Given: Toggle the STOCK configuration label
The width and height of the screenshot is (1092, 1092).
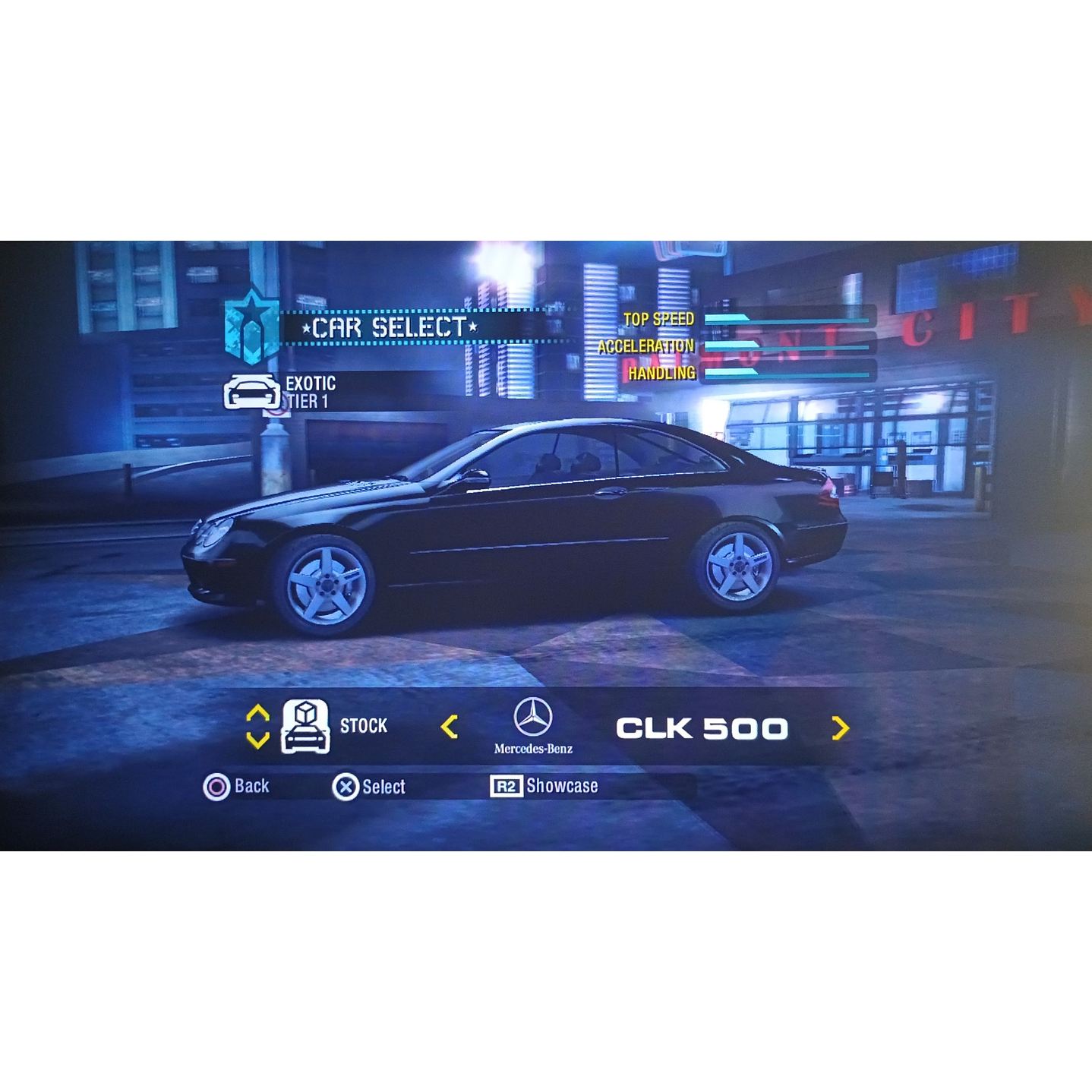Looking at the screenshot, I should coord(365,726).
